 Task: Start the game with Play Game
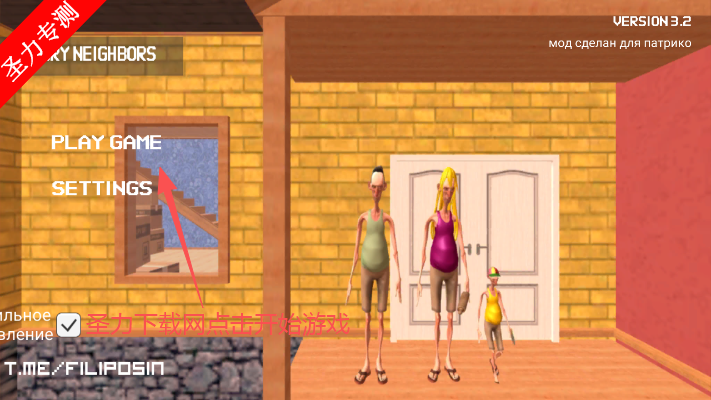click(x=106, y=142)
